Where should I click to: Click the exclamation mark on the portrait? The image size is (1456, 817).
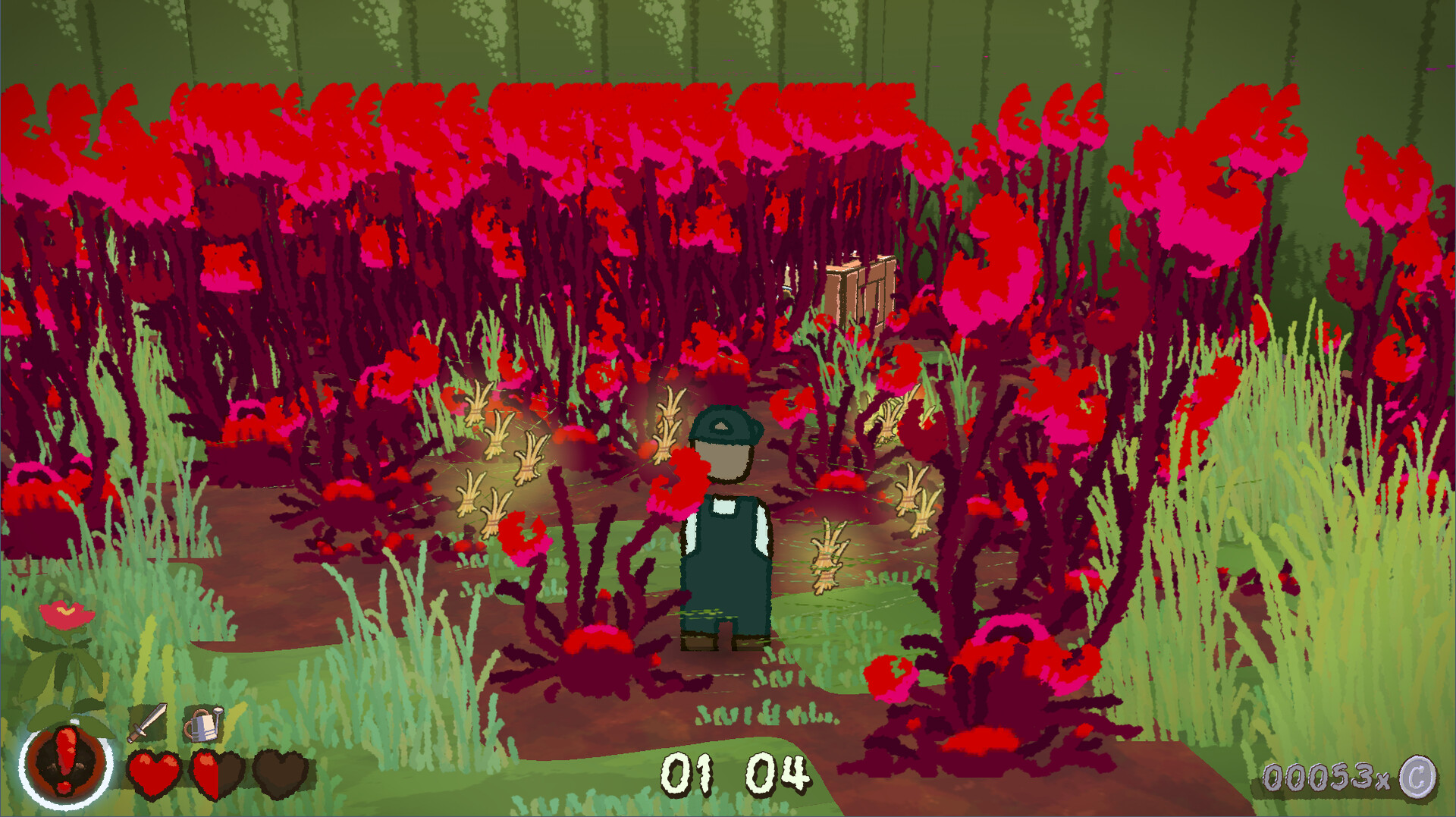67,759
